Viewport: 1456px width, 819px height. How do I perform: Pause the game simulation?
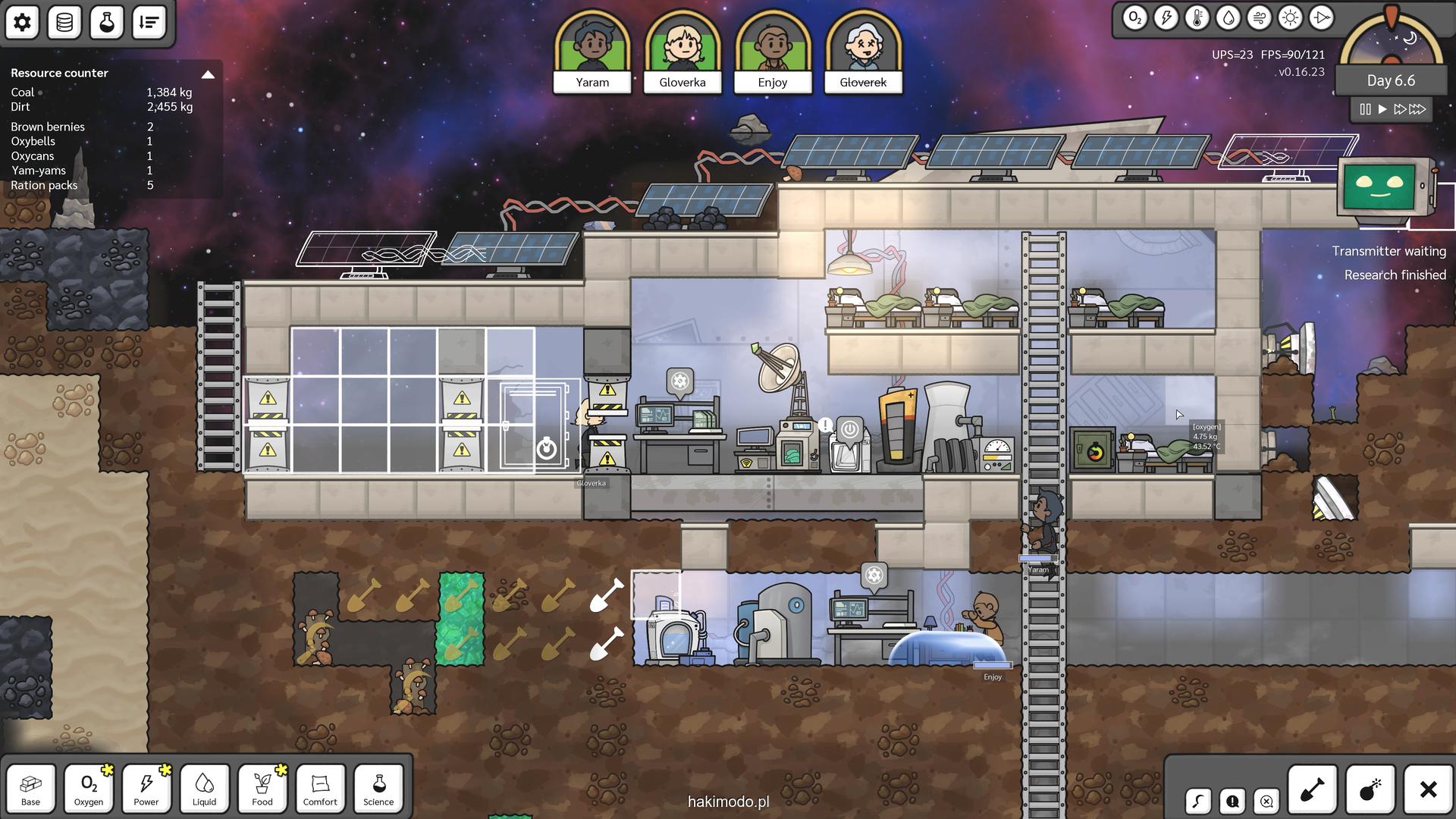tap(1365, 109)
